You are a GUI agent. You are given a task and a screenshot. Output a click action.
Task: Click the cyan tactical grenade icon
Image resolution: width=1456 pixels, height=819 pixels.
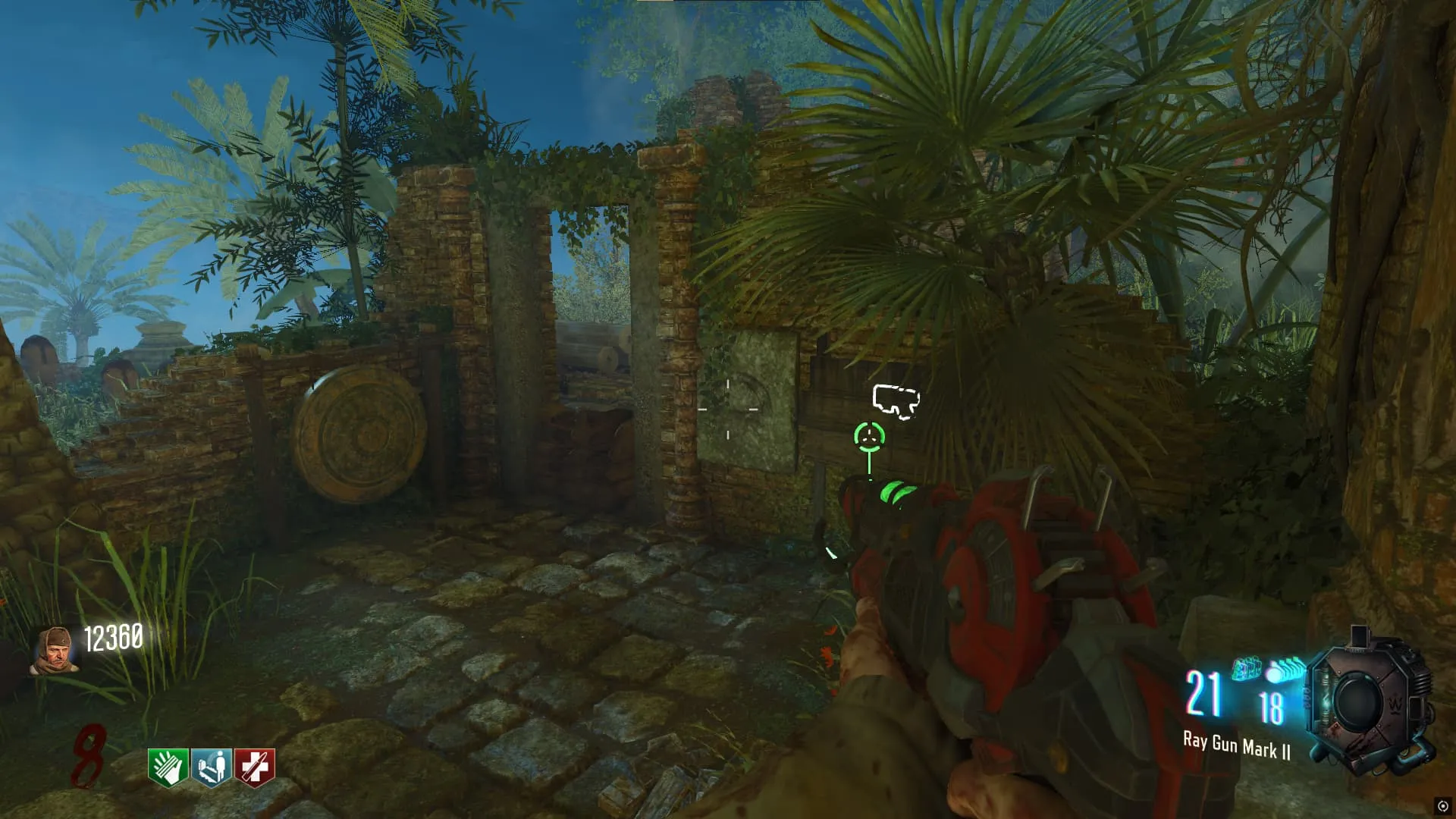coord(1246,669)
